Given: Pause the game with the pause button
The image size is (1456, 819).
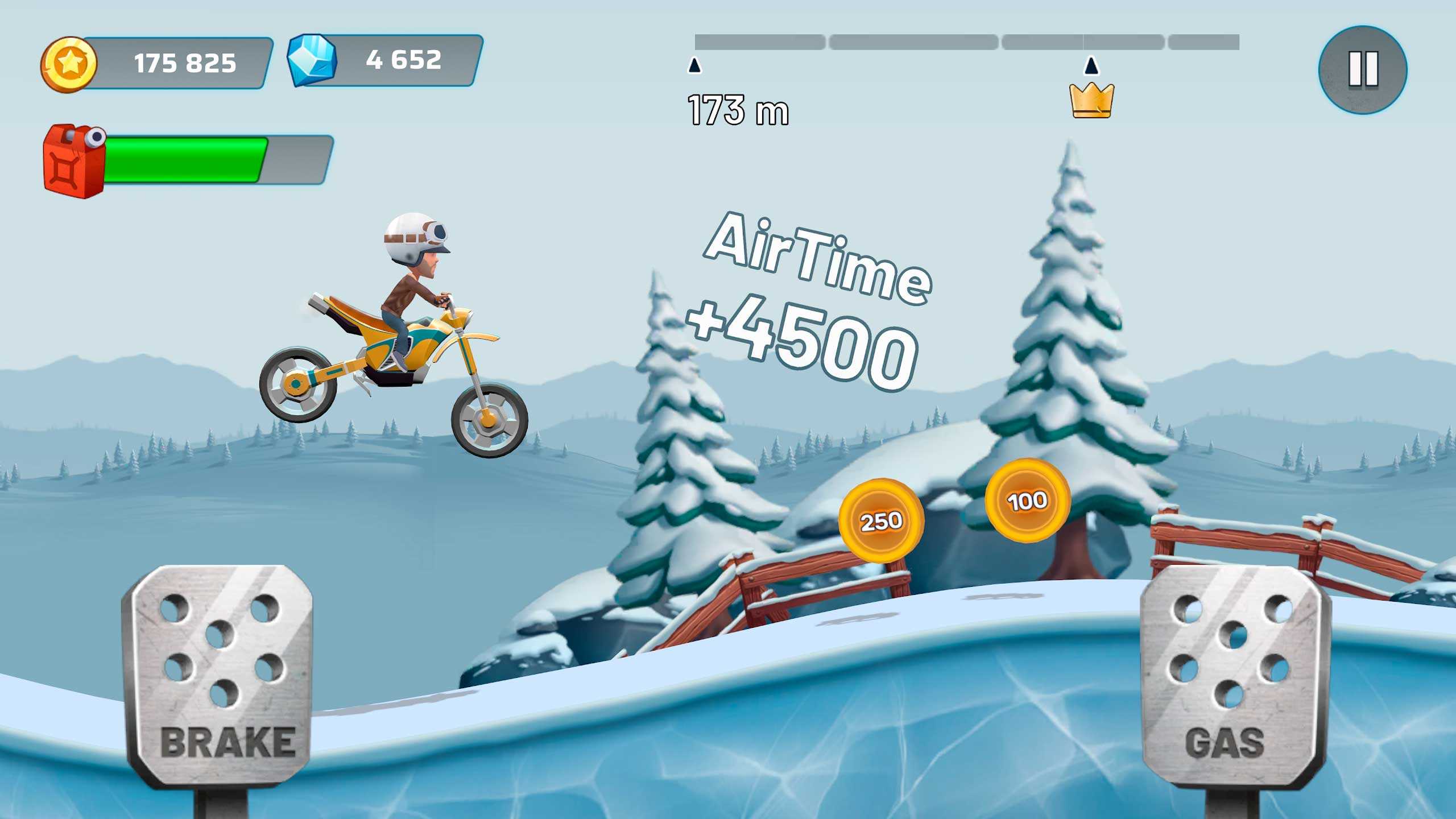Looking at the screenshot, I should 1363,69.
